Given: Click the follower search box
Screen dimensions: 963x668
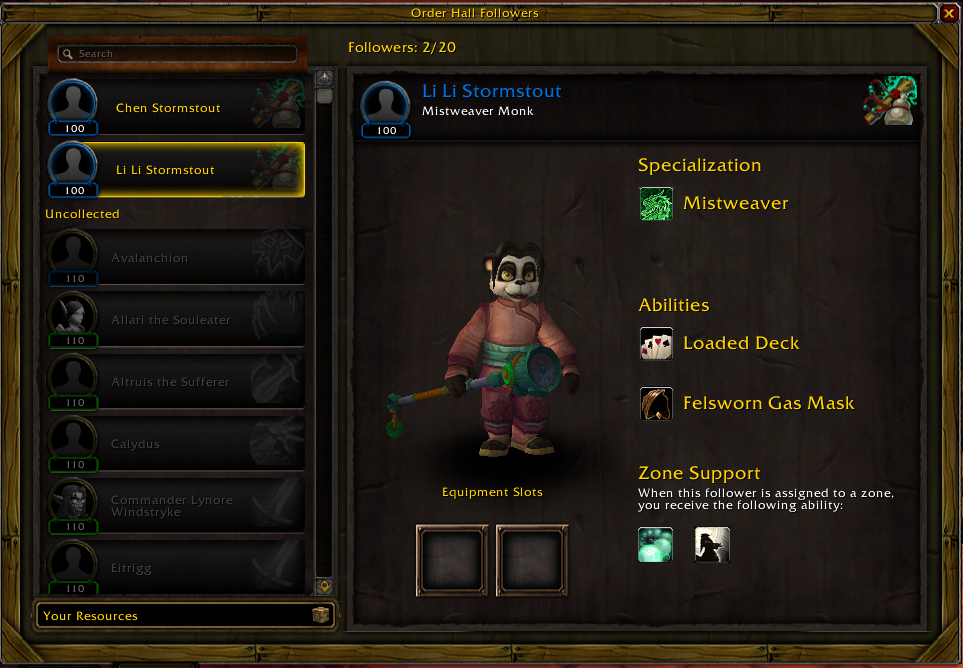Looking at the screenshot, I should [178, 53].
